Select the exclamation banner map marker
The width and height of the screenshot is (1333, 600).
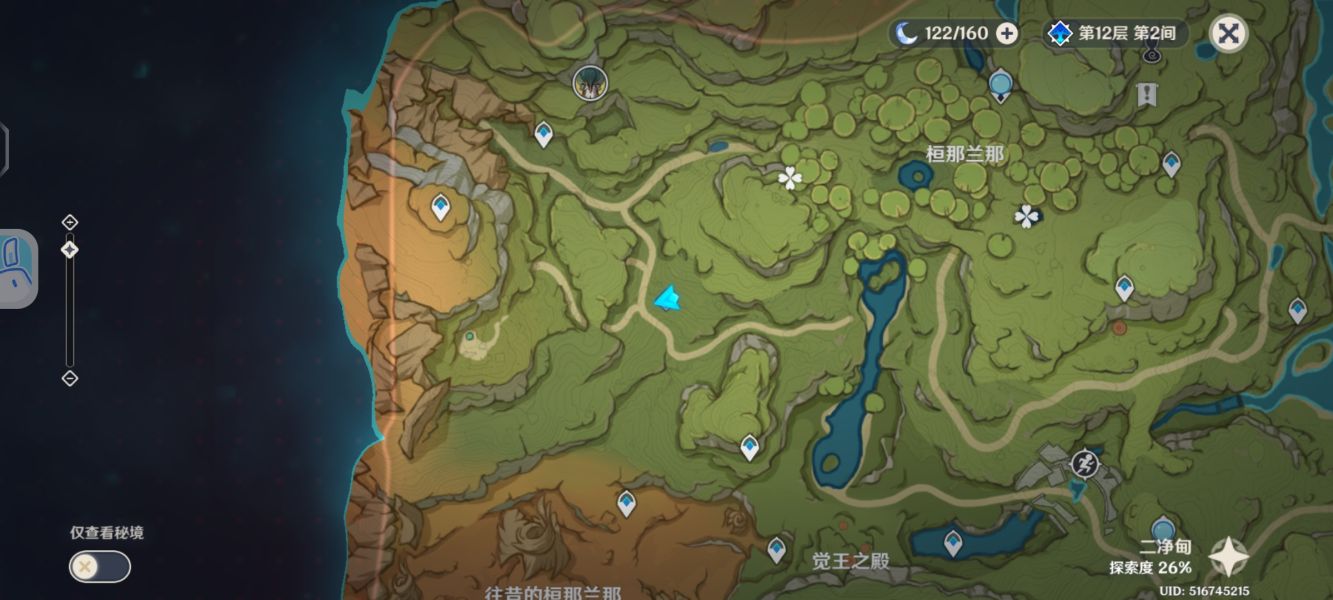[x=1147, y=95]
